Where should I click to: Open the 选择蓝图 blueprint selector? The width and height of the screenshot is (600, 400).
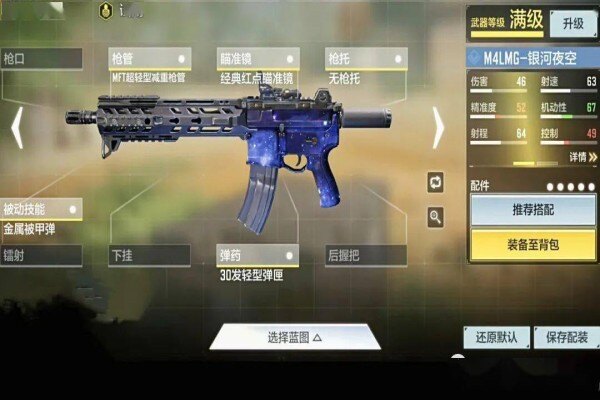click(295, 337)
